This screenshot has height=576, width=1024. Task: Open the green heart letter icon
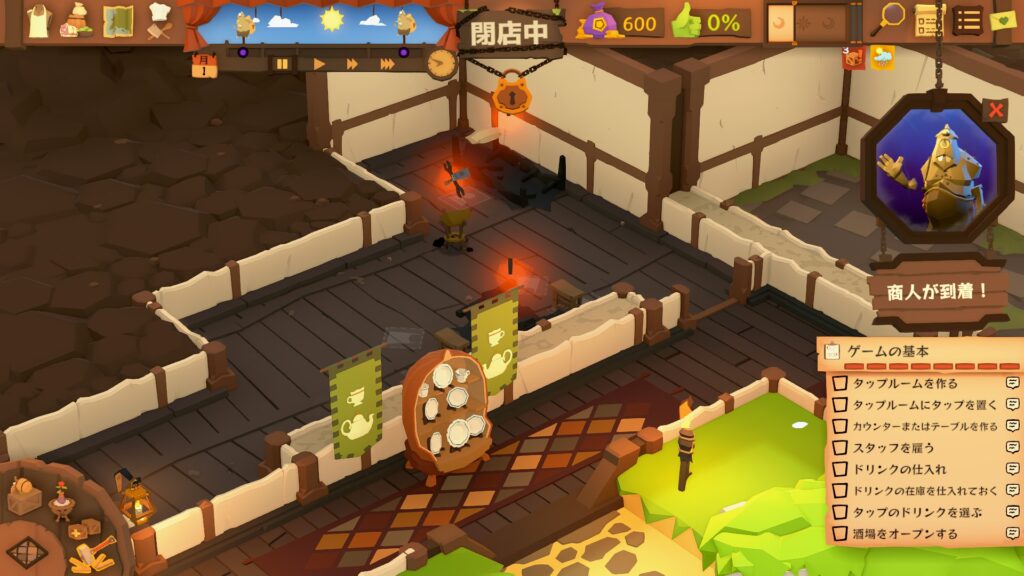pyautogui.click(x=1003, y=20)
